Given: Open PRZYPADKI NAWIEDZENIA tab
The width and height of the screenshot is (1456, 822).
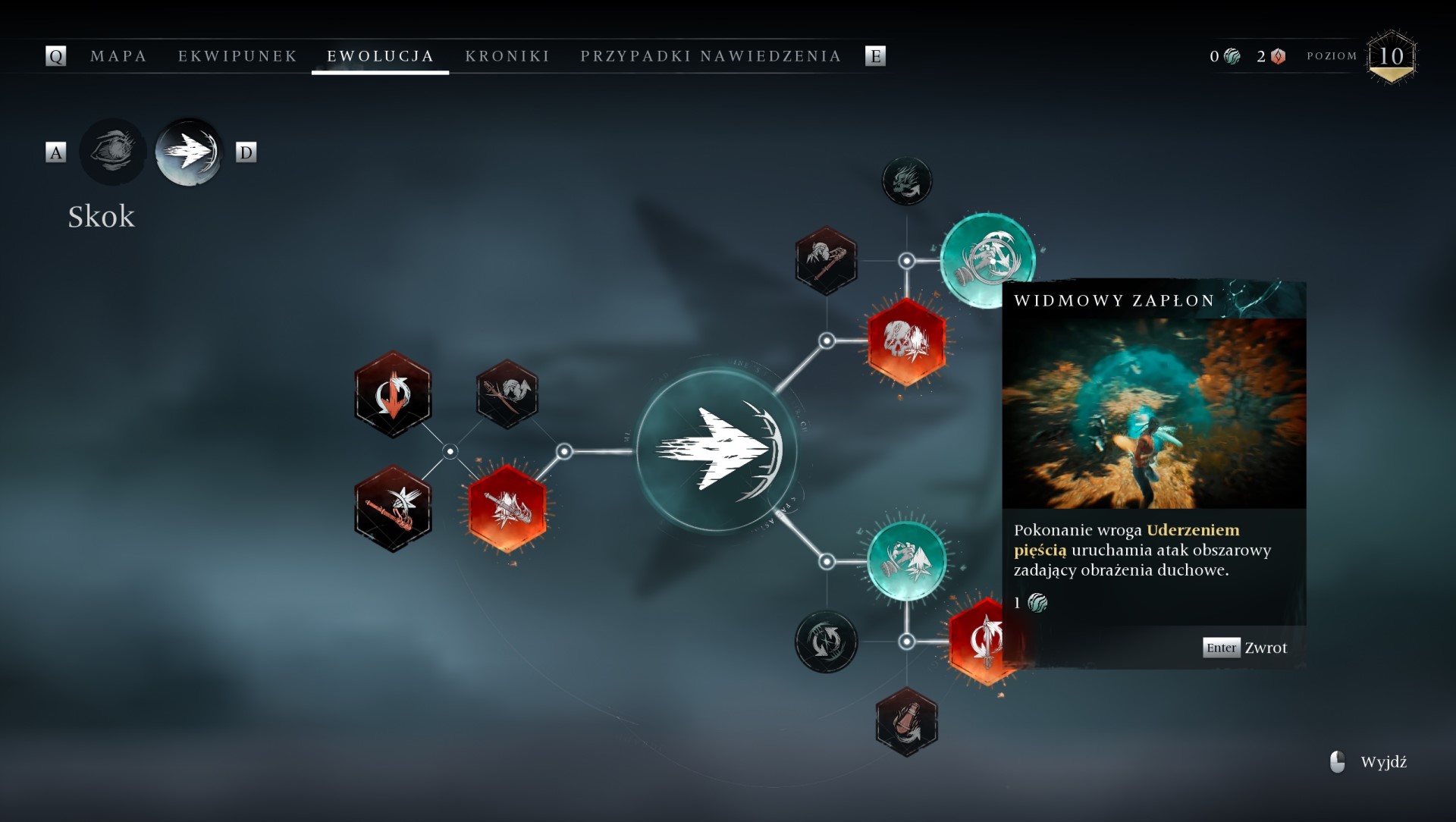Looking at the screenshot, I should (711, 56).
